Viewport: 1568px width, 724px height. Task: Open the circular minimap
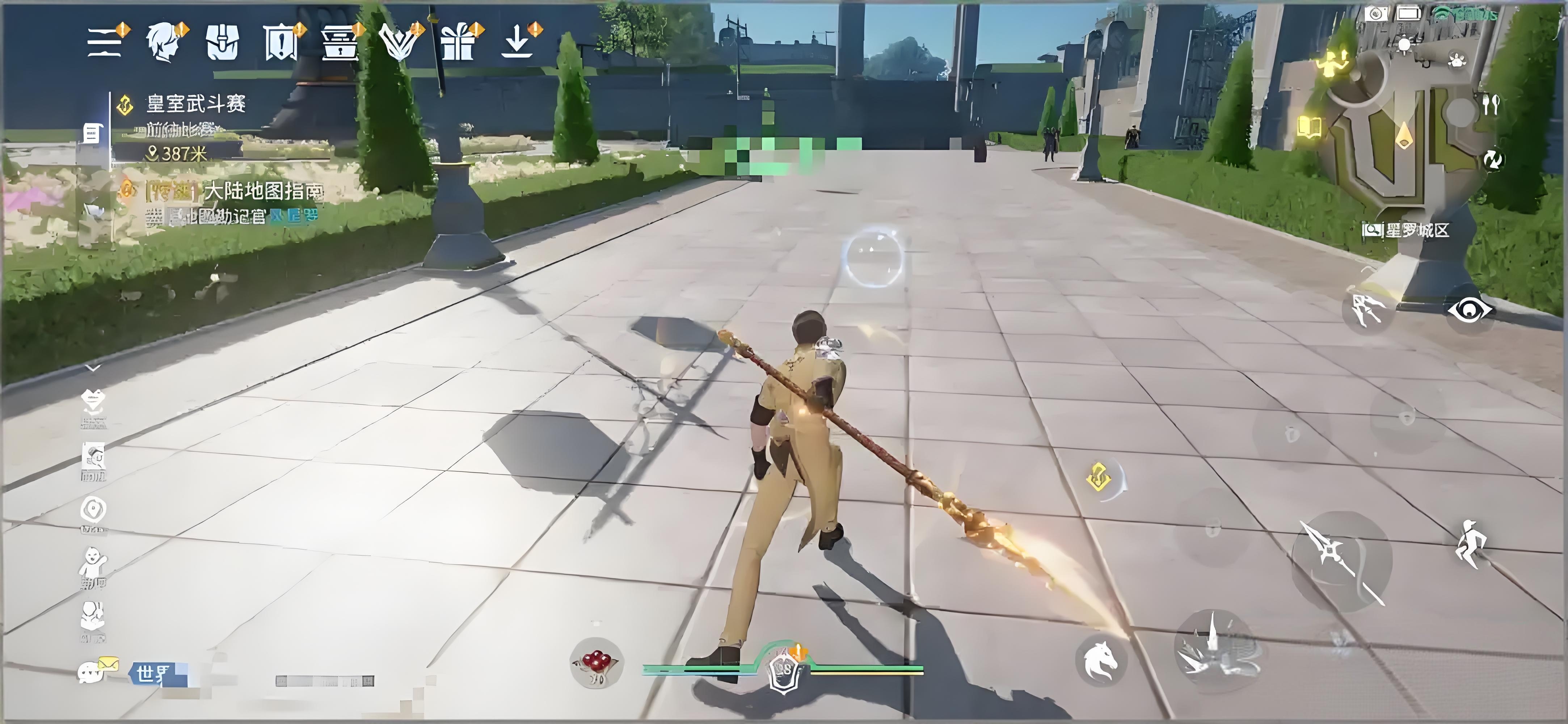1400,134
